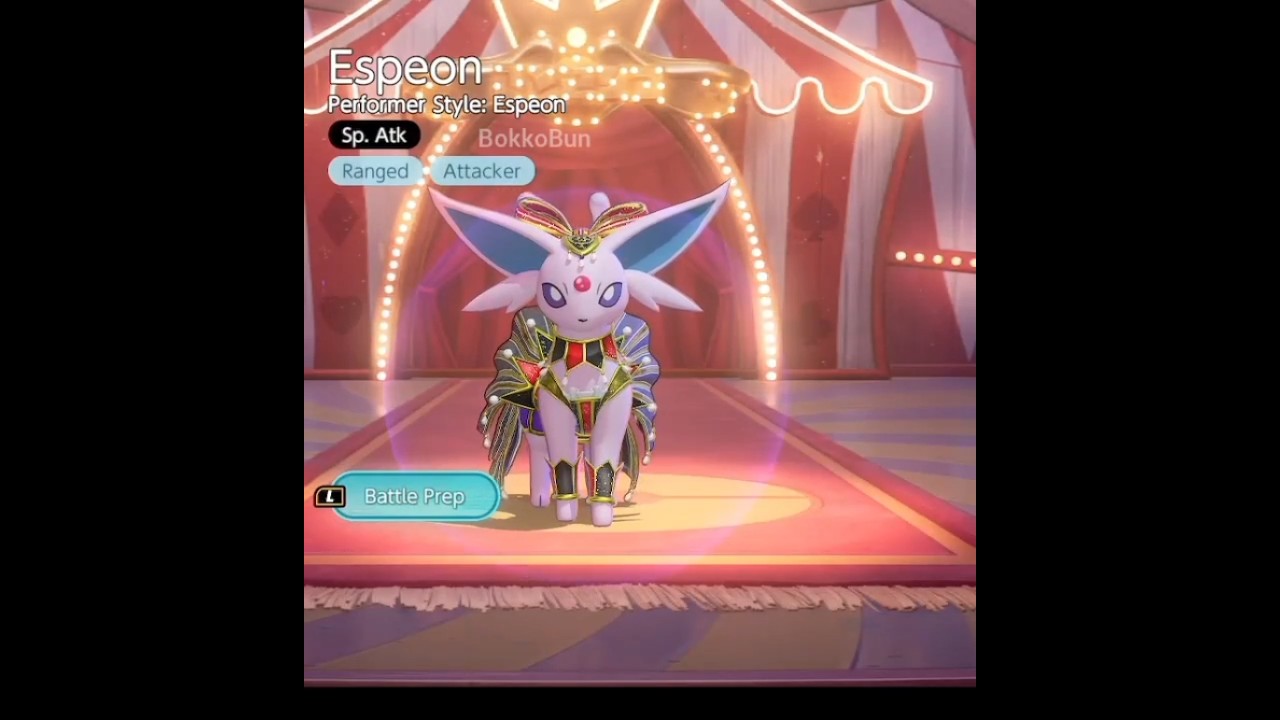This screenshot has height=720, width=1280.
Task: Select the Performer Style: Espeon label
Action: [446, 105]
